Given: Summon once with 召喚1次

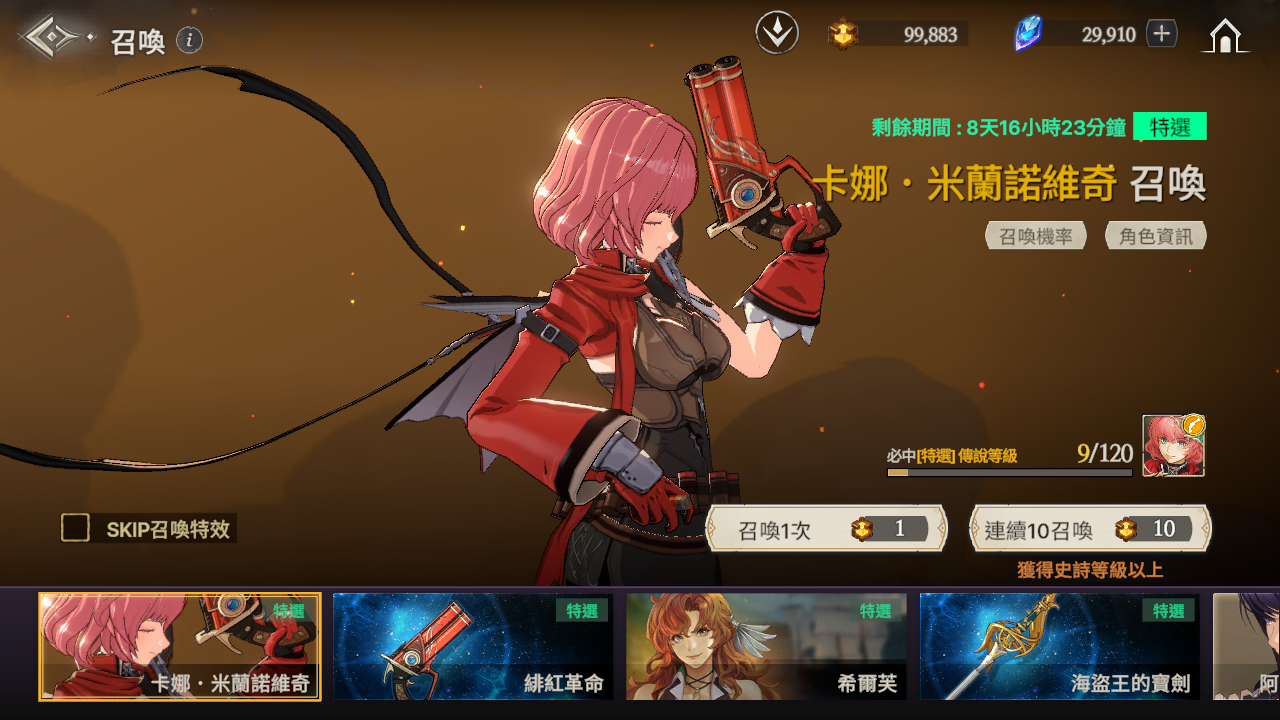Looking at the screenshot, I should click(826, 529).
